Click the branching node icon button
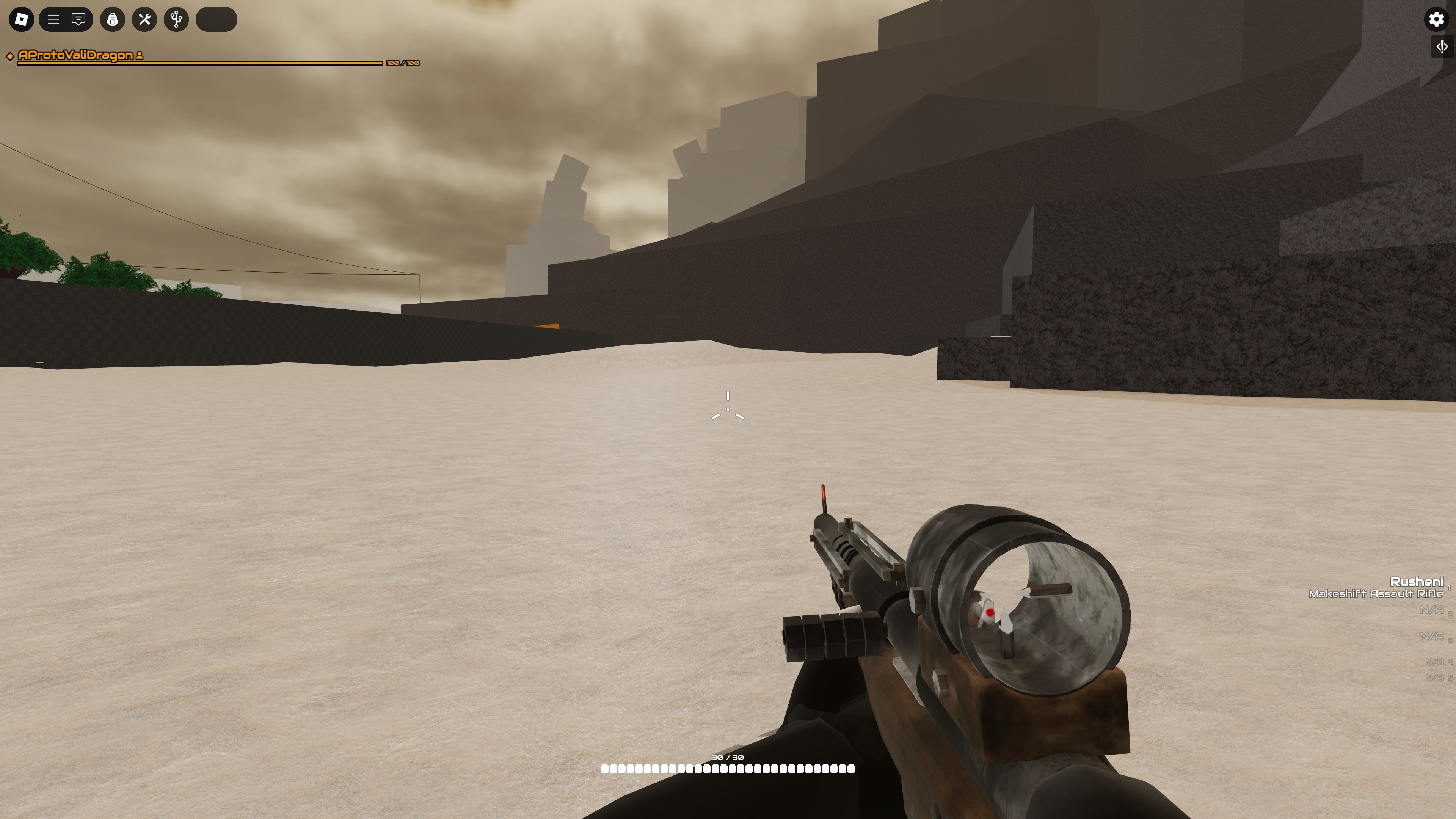Viewport: 1456px width, 819px height. [176, 19]
